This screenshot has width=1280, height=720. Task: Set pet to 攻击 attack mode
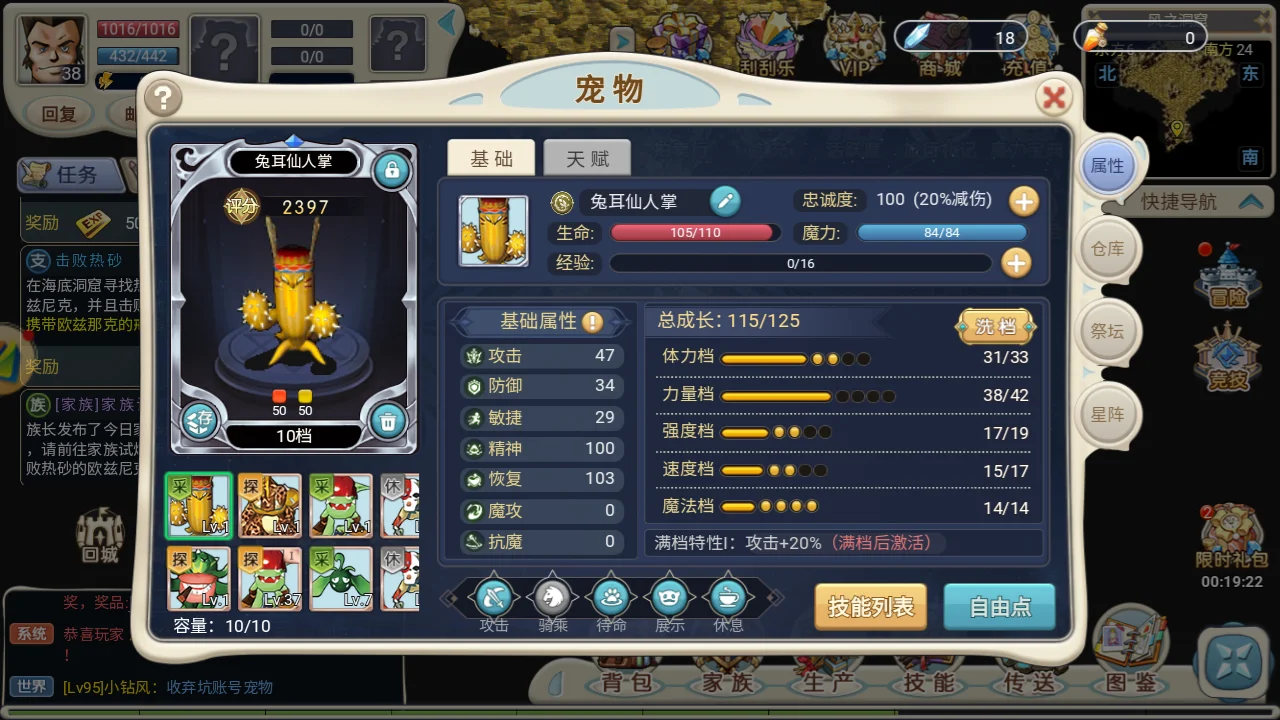tap(494, 599)
